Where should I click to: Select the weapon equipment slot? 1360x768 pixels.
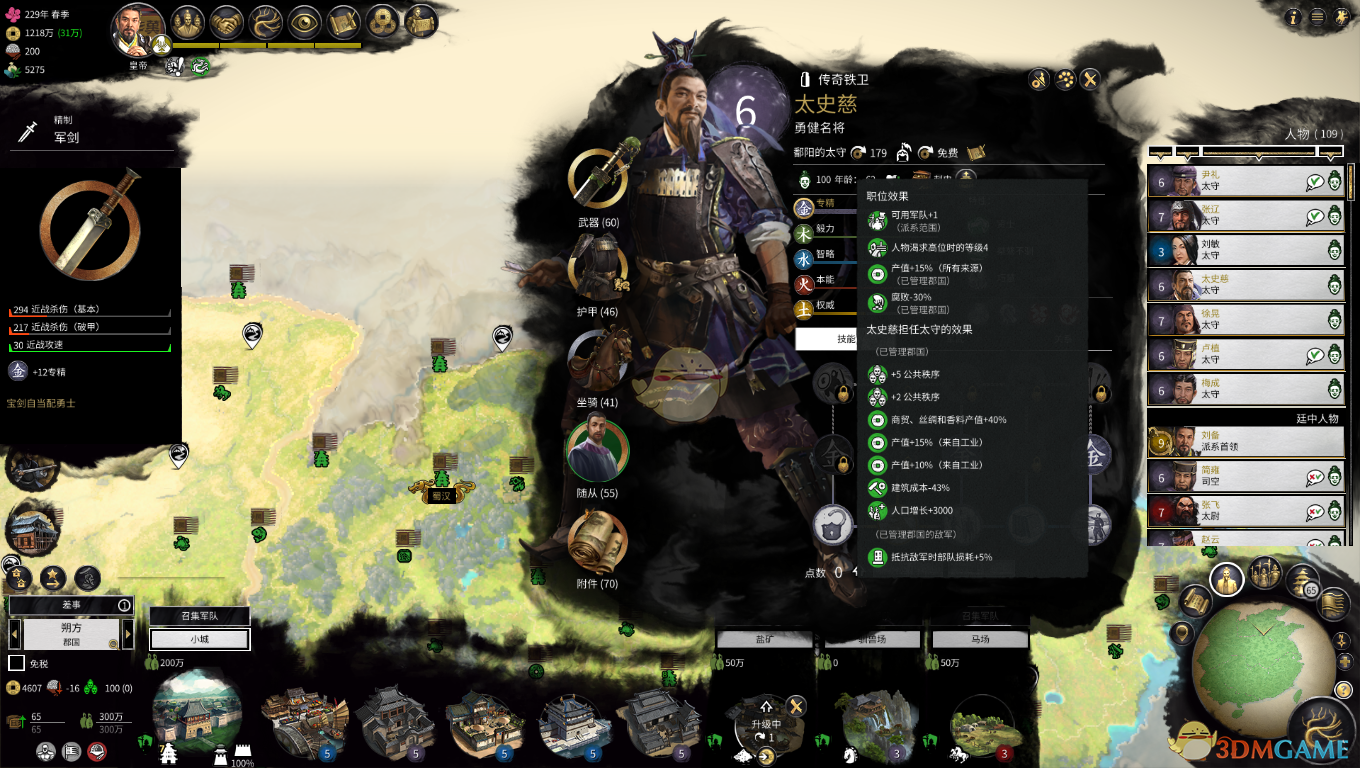tap(598, 178)
